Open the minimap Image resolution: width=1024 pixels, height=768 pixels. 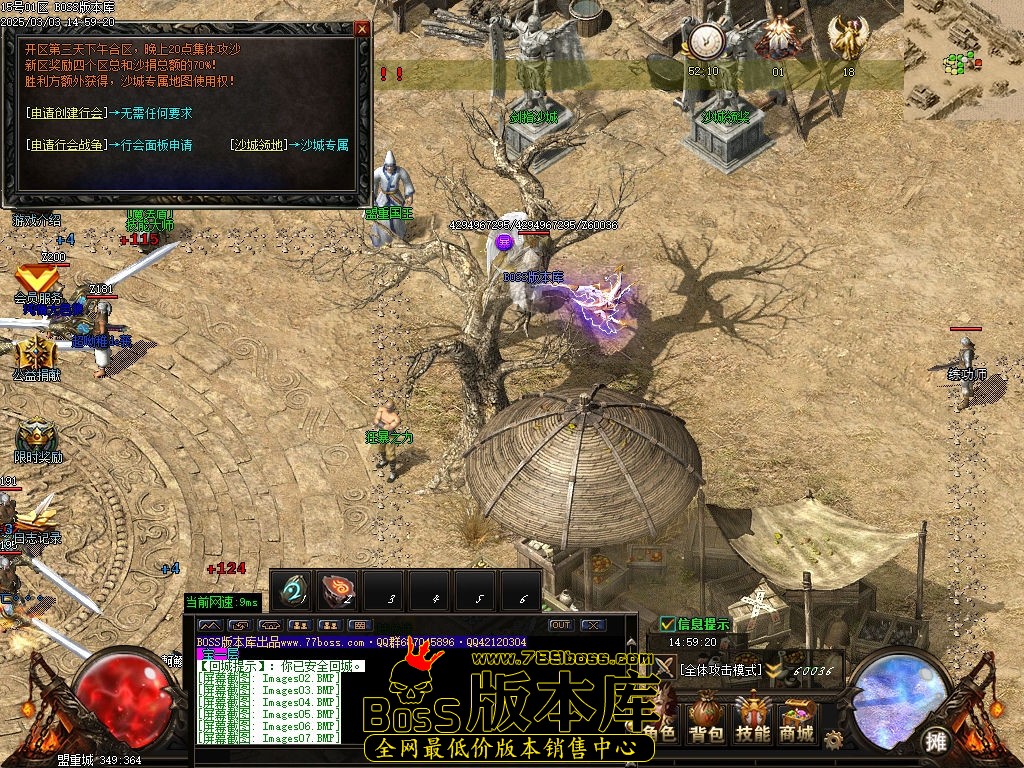[963, 60]
